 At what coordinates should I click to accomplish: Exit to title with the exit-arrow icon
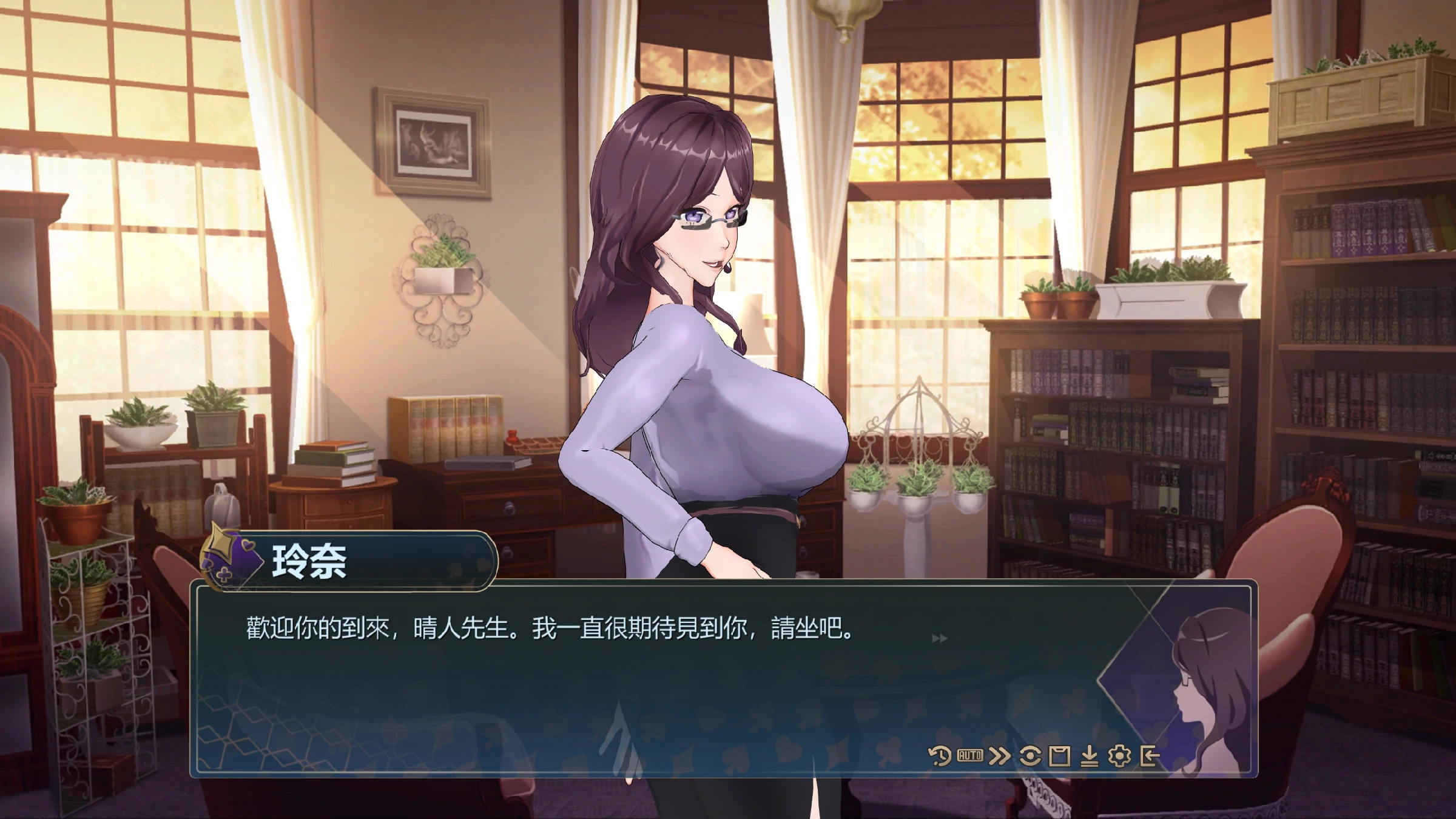point(1150,756)
